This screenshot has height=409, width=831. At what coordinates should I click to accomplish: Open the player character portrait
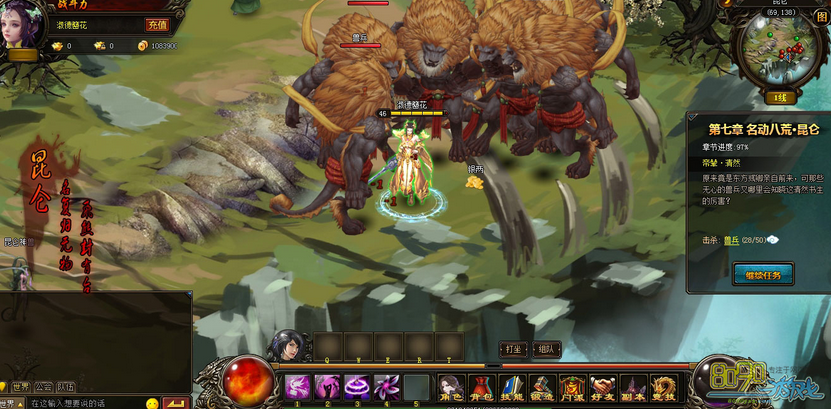[24, 24]
